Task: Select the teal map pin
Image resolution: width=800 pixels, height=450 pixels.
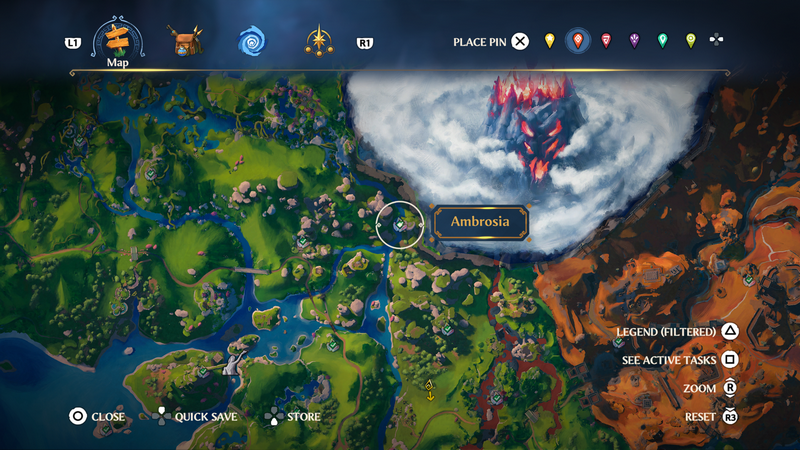Action: pos(662,41)
